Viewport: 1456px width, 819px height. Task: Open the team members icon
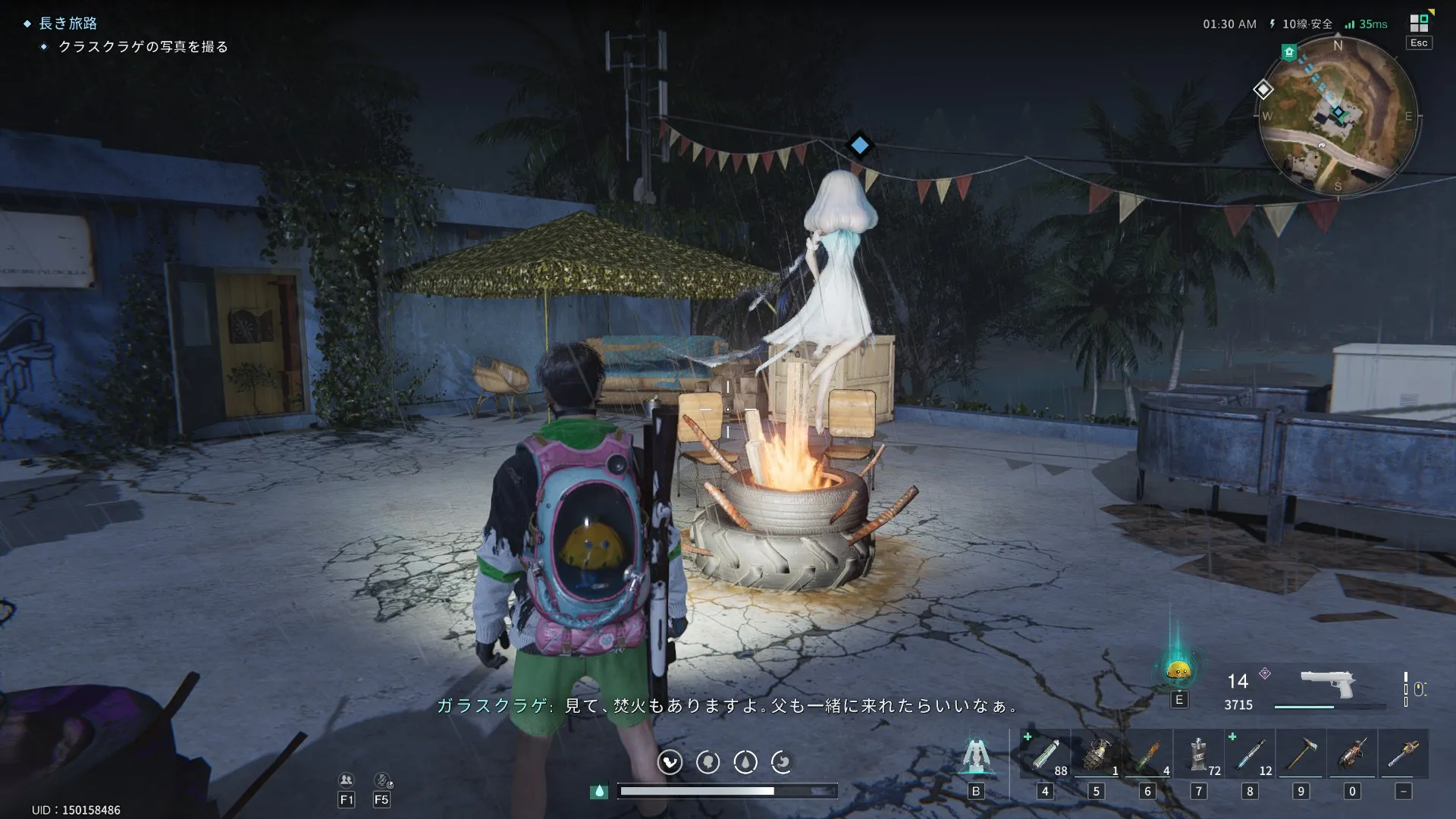pos(347,780)
